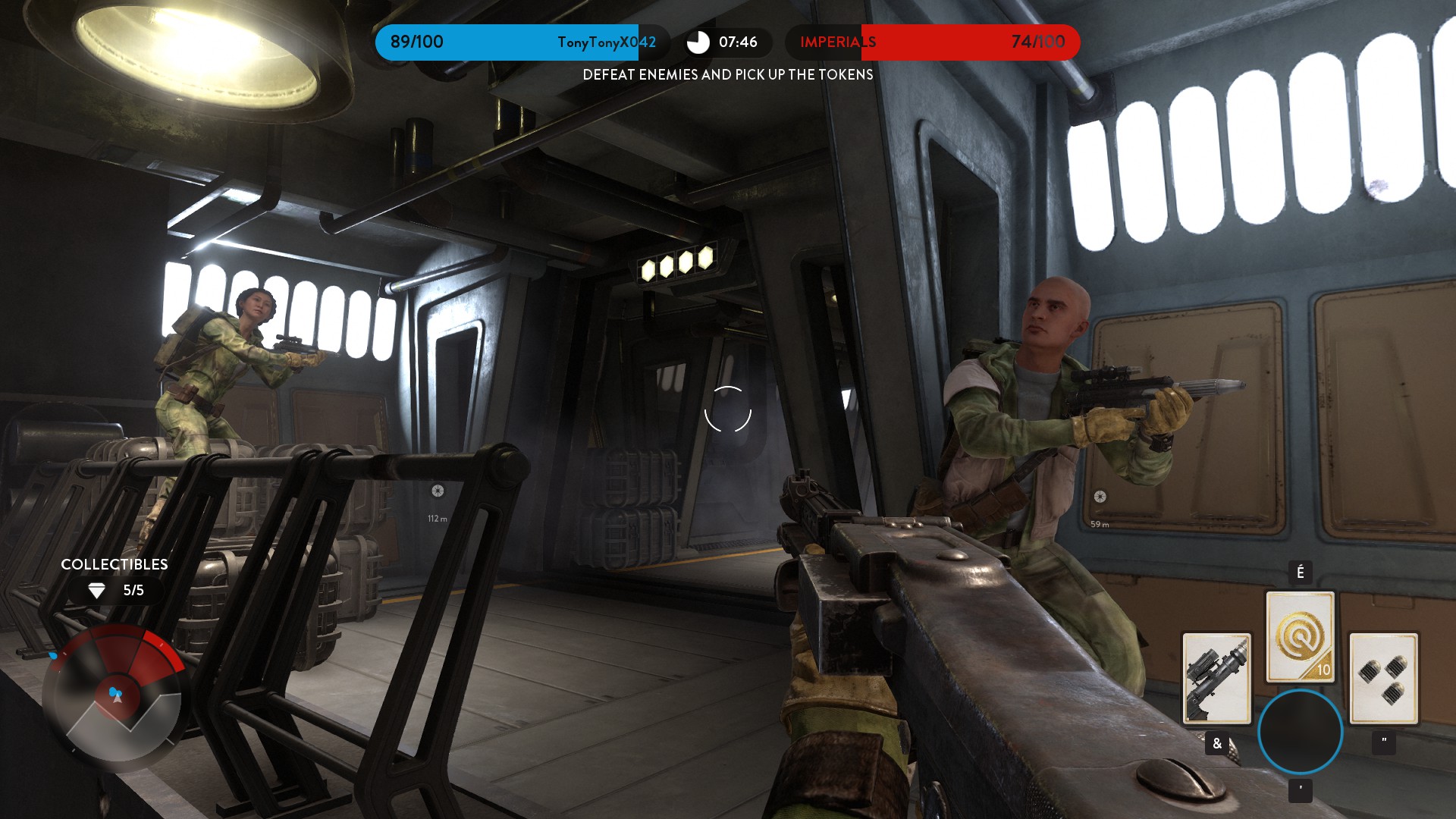Open the circular radar minimap
The height and width of the screenshot is (819, 1456).
tap(115, 698)
